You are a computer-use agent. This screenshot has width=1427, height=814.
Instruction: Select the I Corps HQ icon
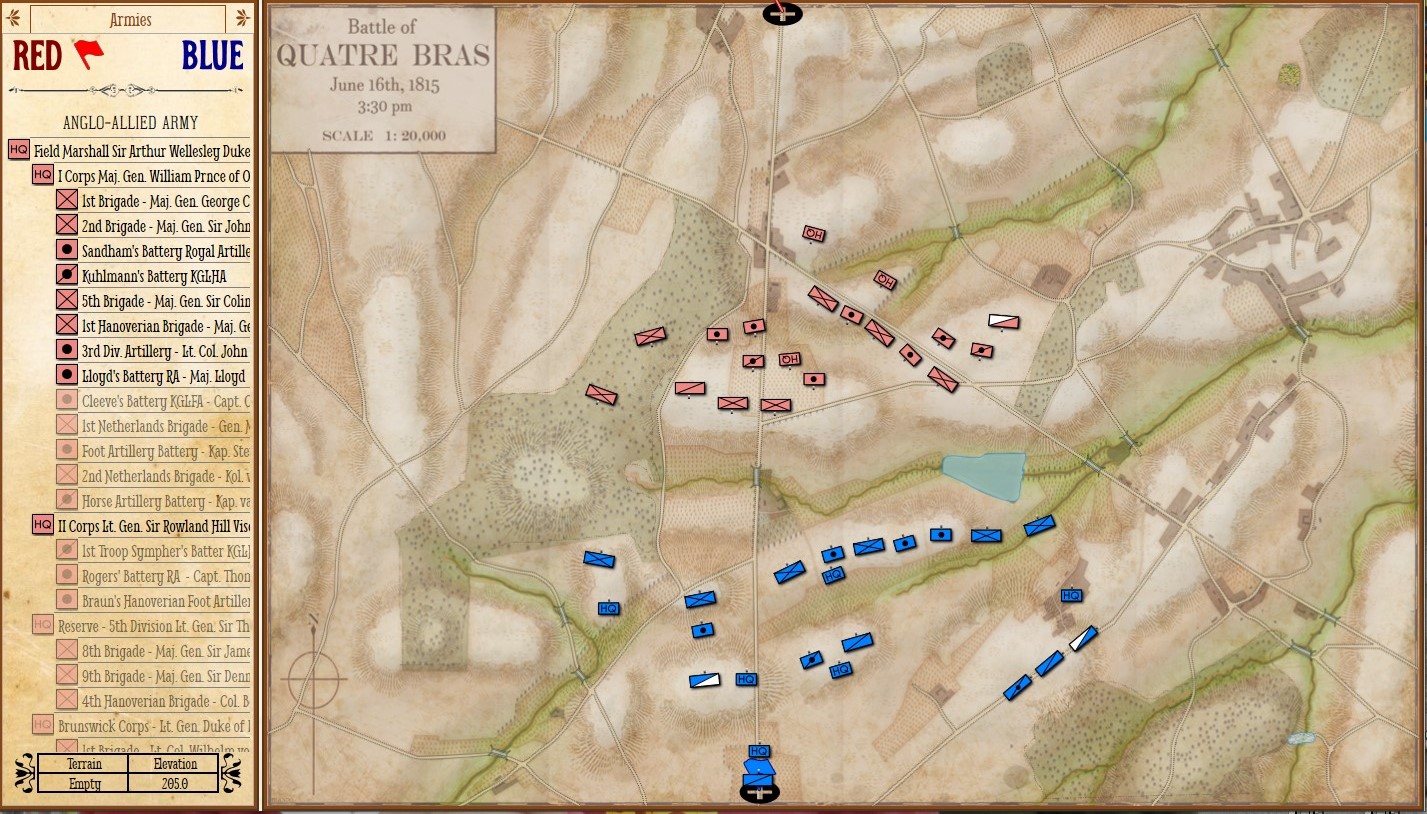(42, 174)
